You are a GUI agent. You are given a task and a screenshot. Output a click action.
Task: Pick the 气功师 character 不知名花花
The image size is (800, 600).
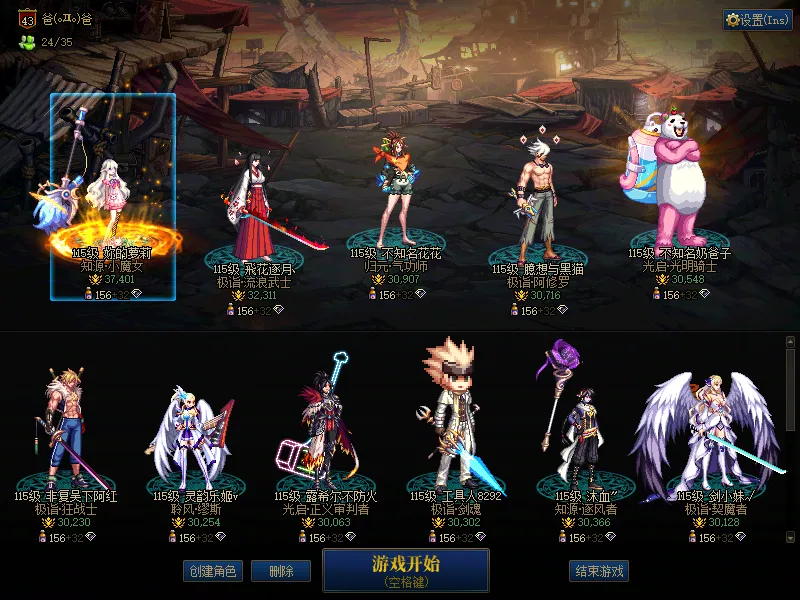click(395, 195)
